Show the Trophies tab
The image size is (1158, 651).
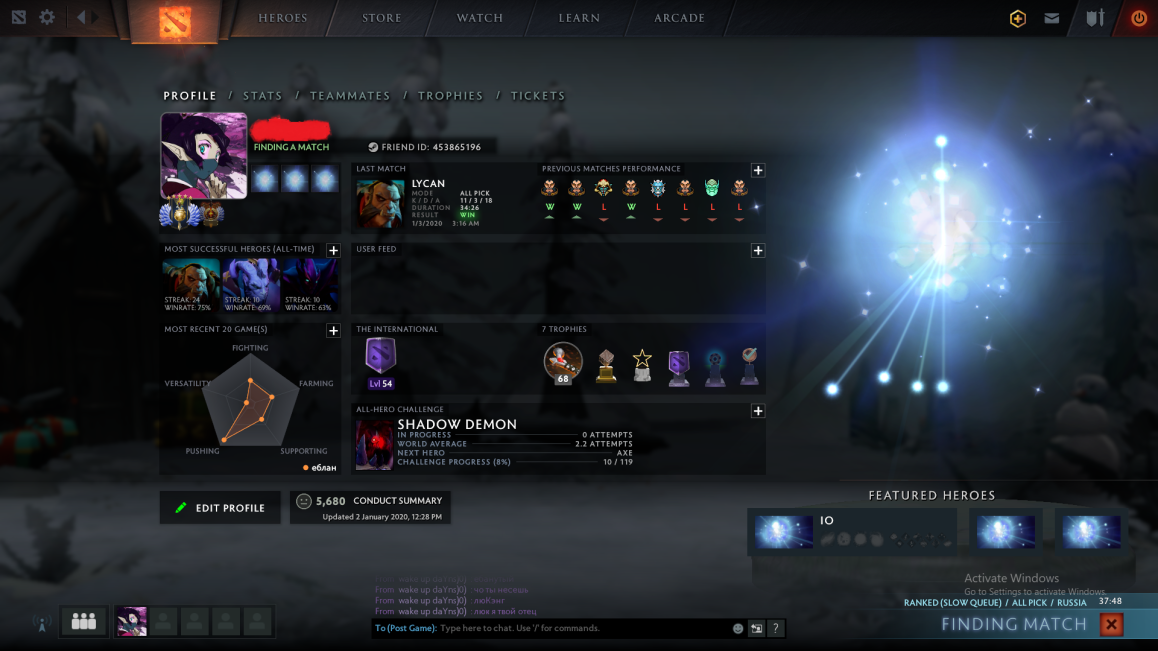pyautogui.click(x=450, y=96)
